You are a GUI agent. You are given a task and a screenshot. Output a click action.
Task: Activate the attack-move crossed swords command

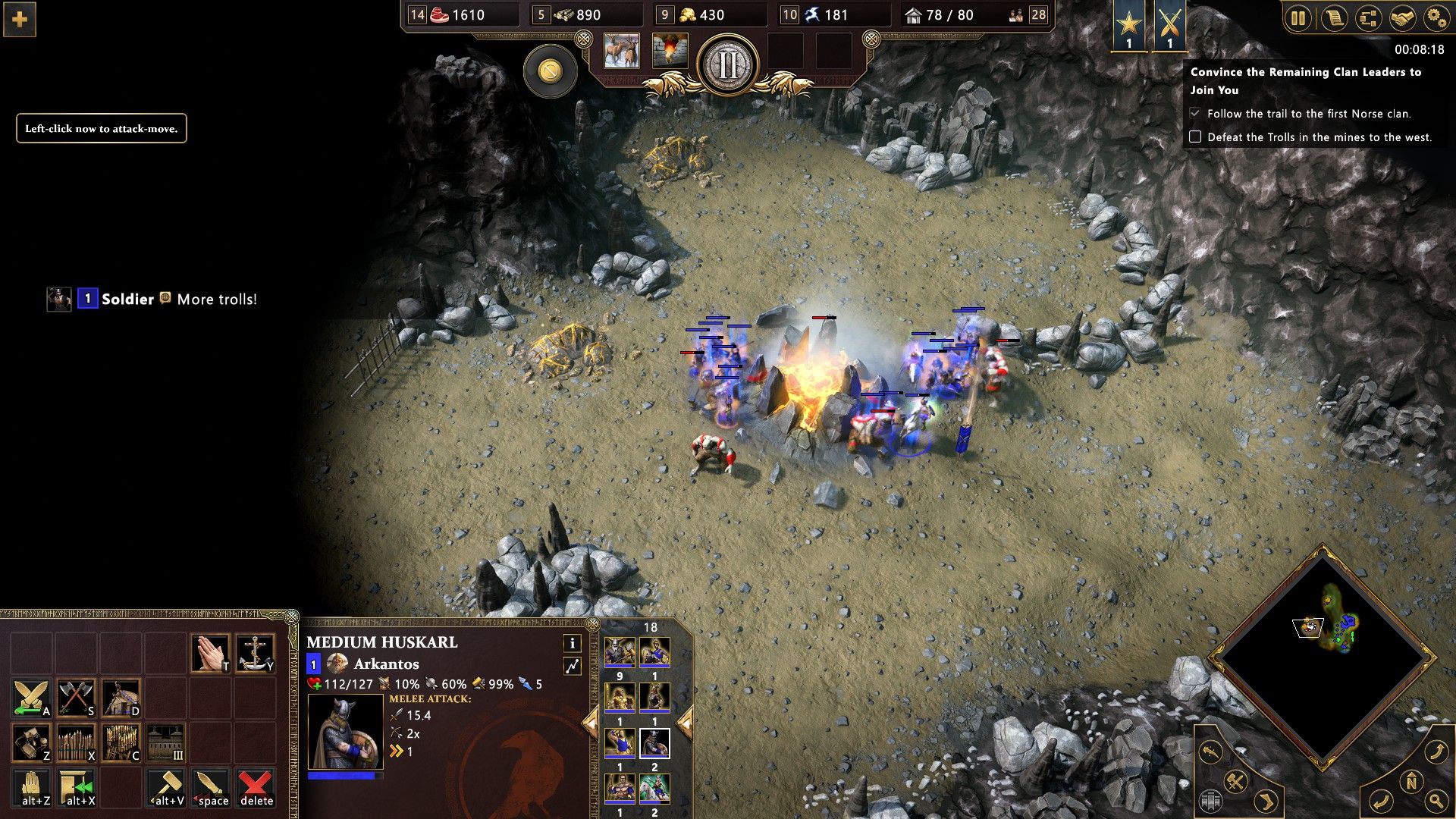32,698
